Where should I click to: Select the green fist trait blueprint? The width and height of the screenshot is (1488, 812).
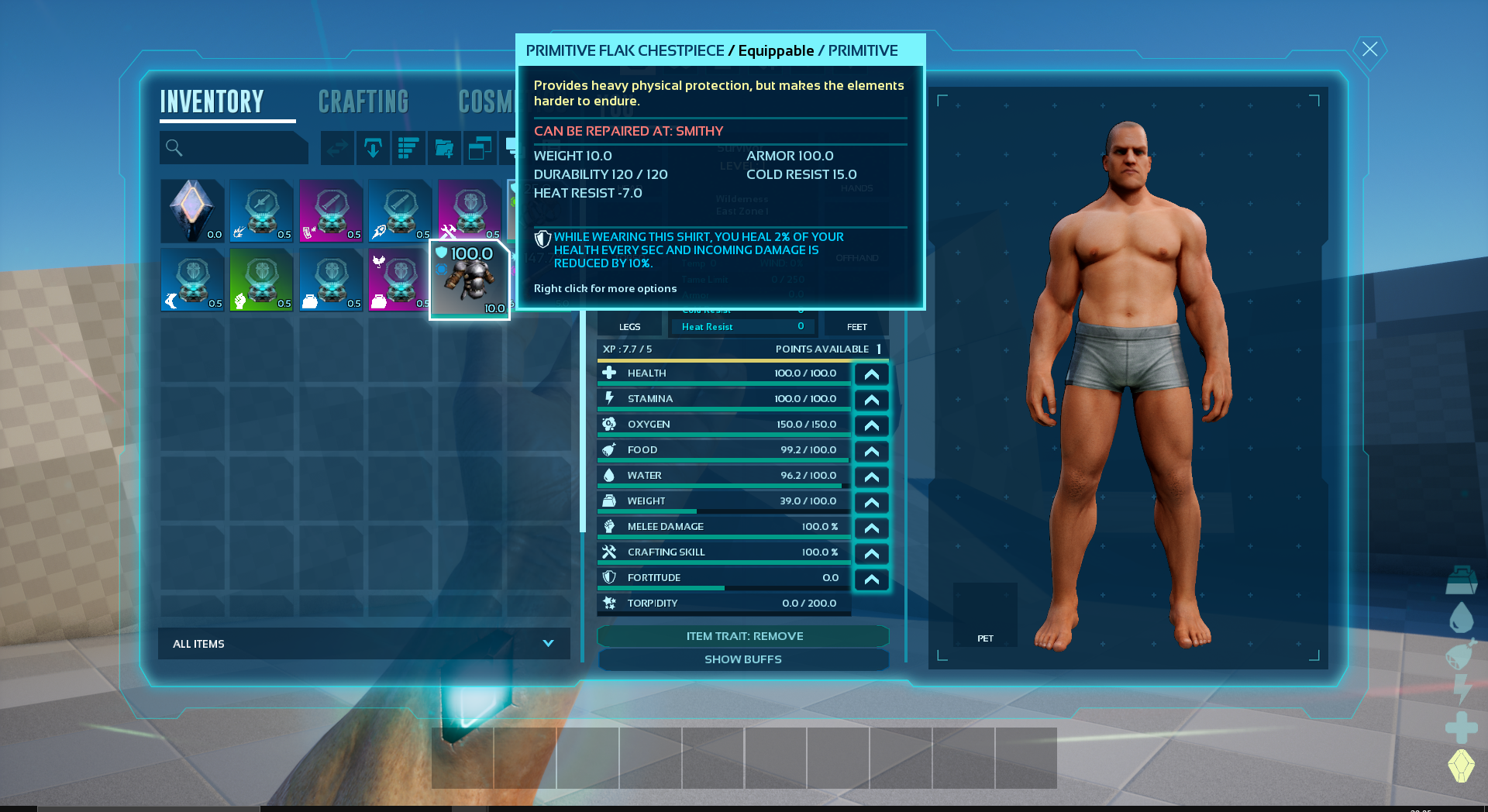coord(262,280)
